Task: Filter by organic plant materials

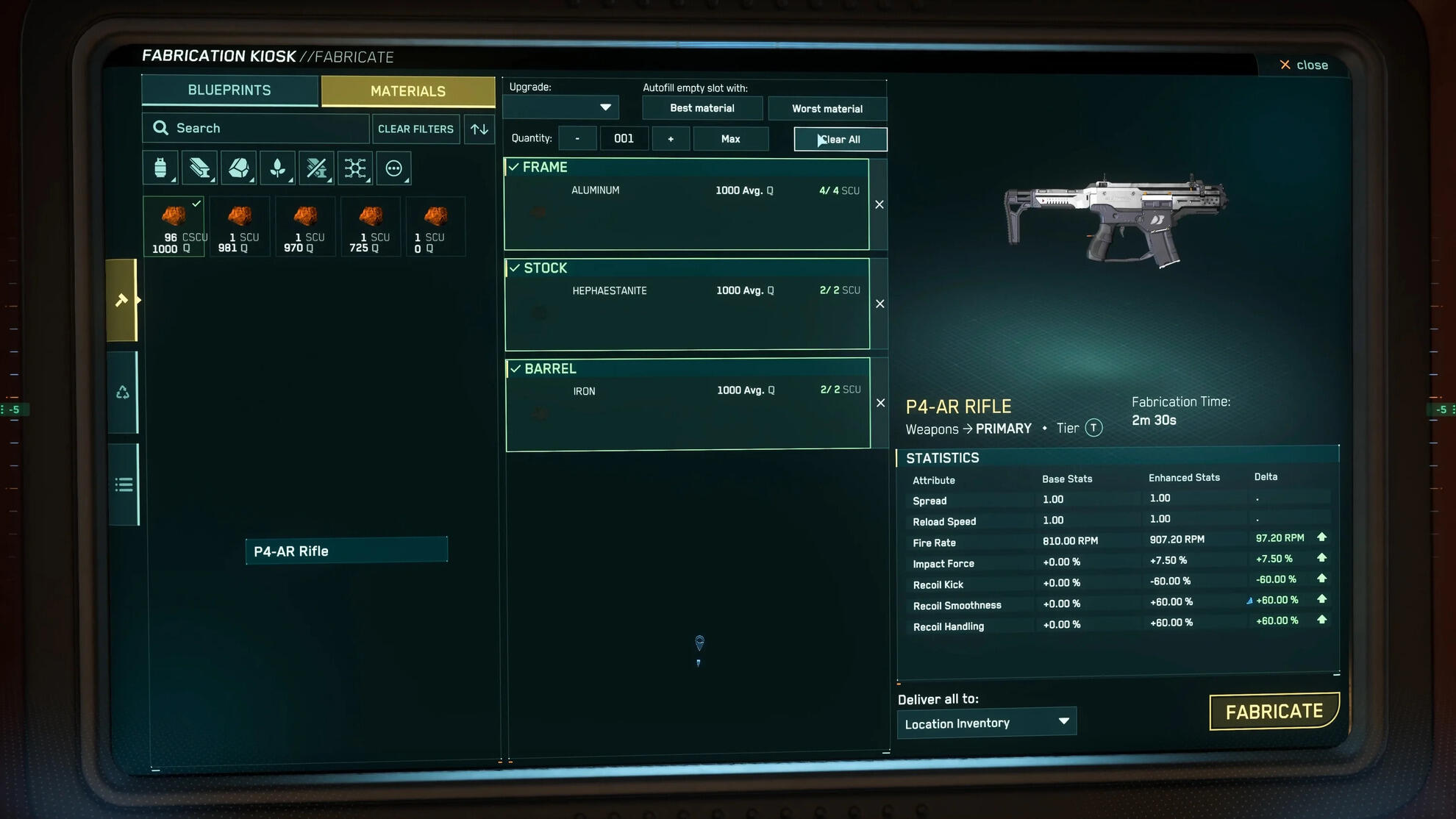Action: [x=277, y=168]
